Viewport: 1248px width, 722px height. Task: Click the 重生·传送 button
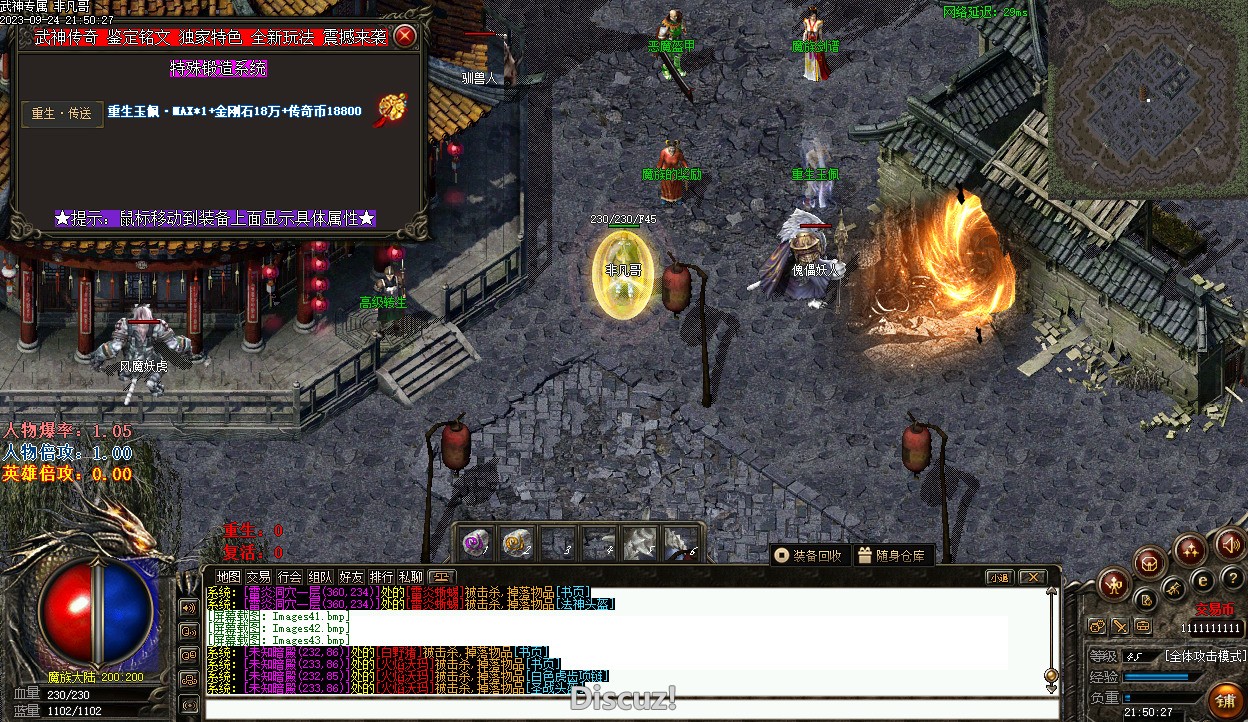(x=62, y=113)
